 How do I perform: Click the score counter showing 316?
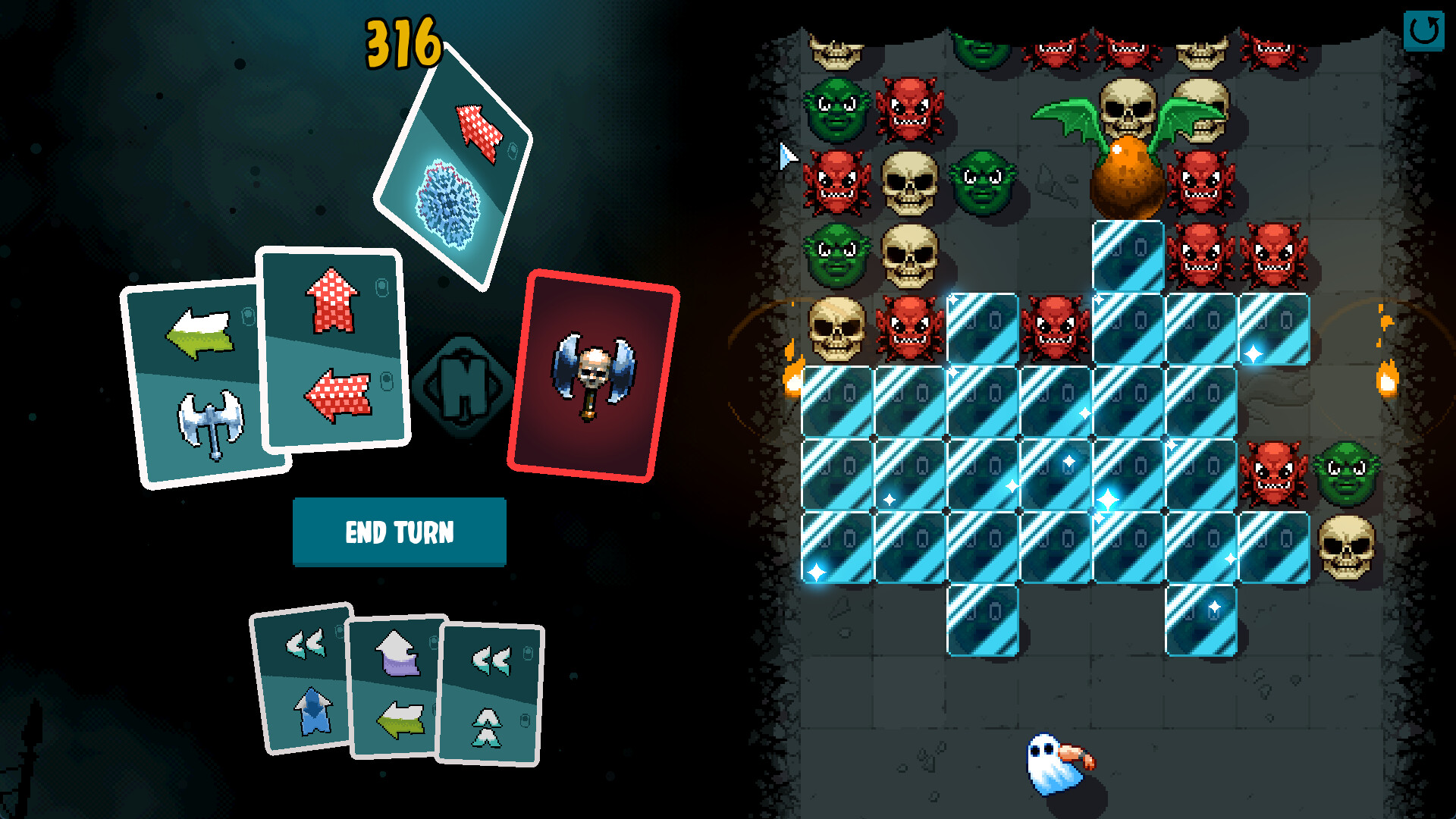click(402, 42)
